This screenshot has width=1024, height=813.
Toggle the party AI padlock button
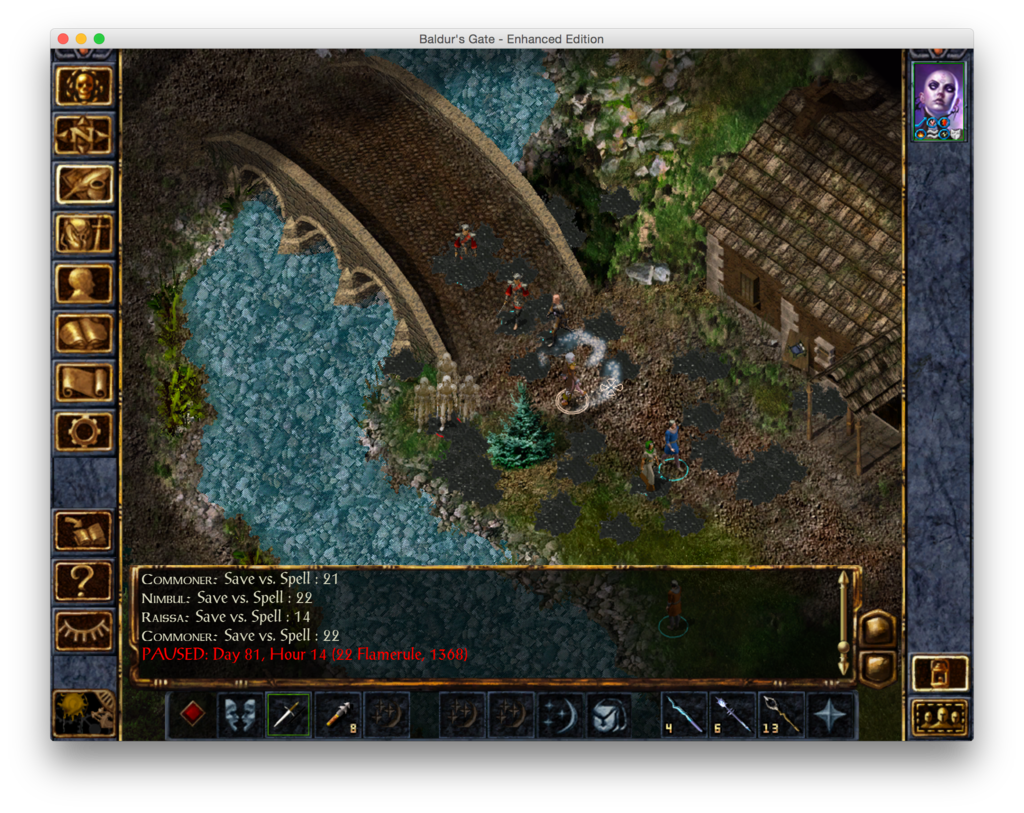[940, 673]
